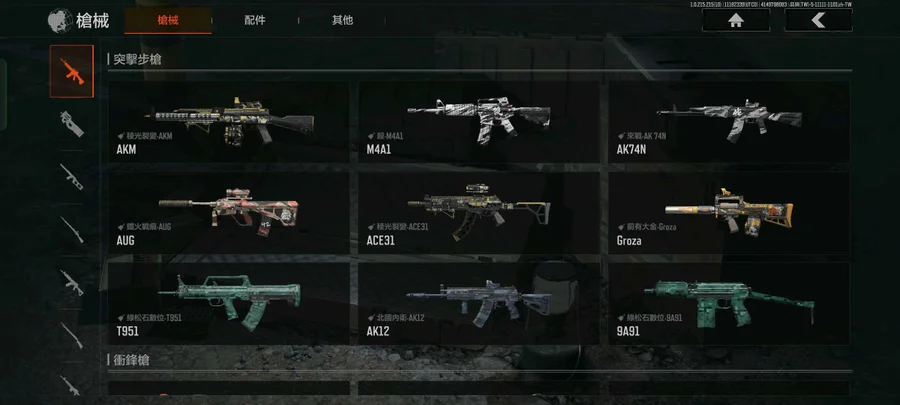Select the AUG rifle tile
900x405 pixels.
(229, 211)
